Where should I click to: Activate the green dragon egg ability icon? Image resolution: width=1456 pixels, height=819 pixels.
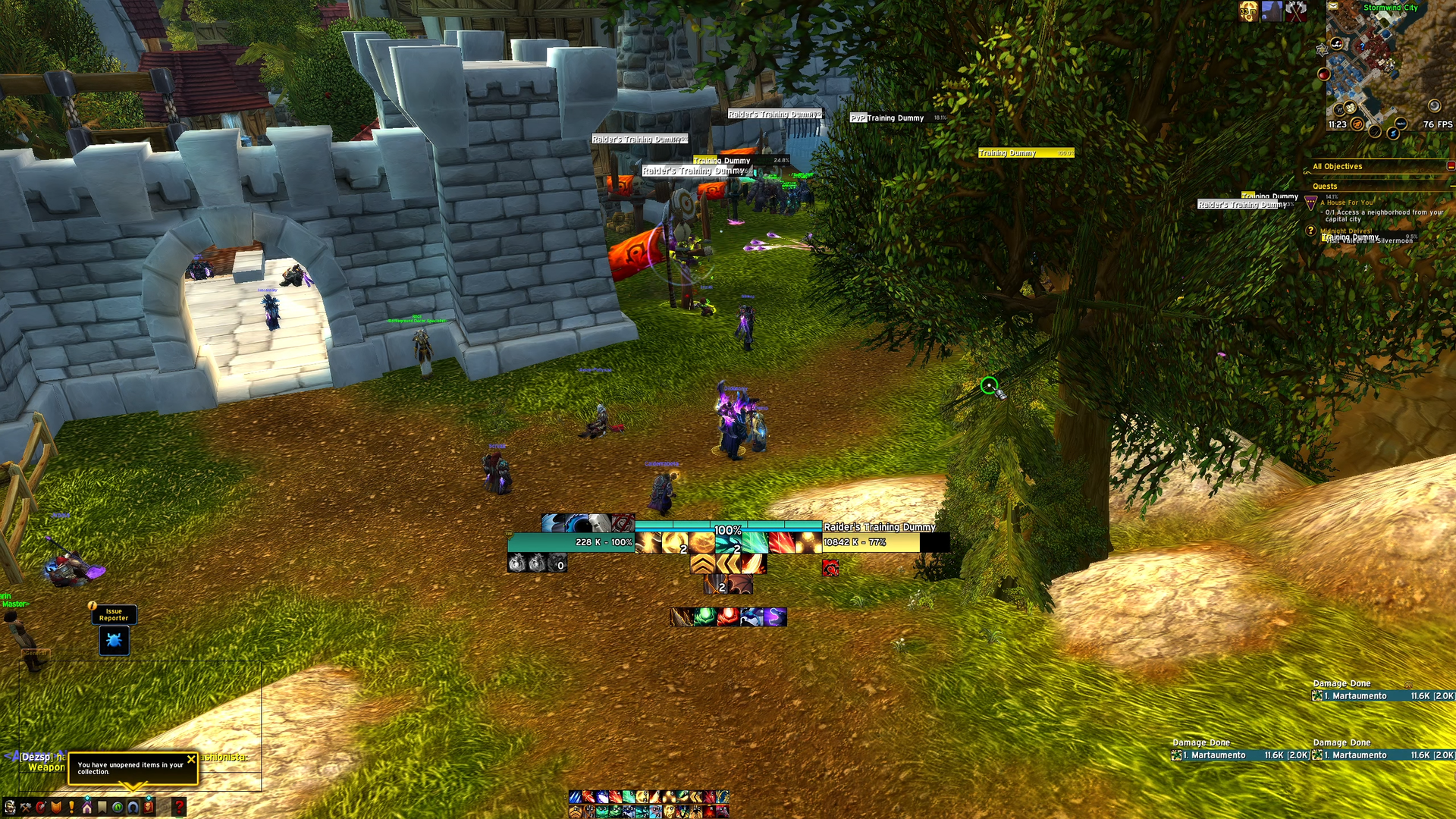pos(705,617)
